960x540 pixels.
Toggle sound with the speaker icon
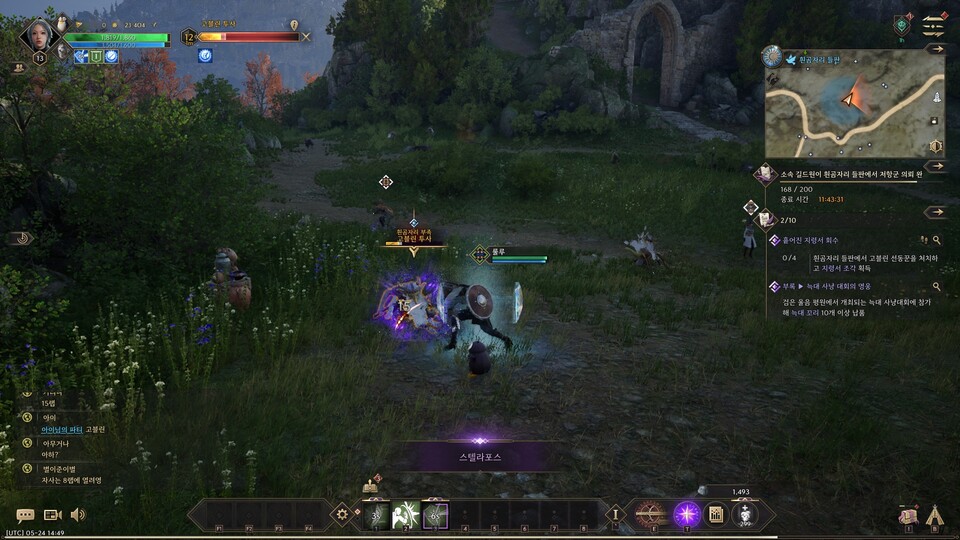pyautogui.click(x=78, y=515)
